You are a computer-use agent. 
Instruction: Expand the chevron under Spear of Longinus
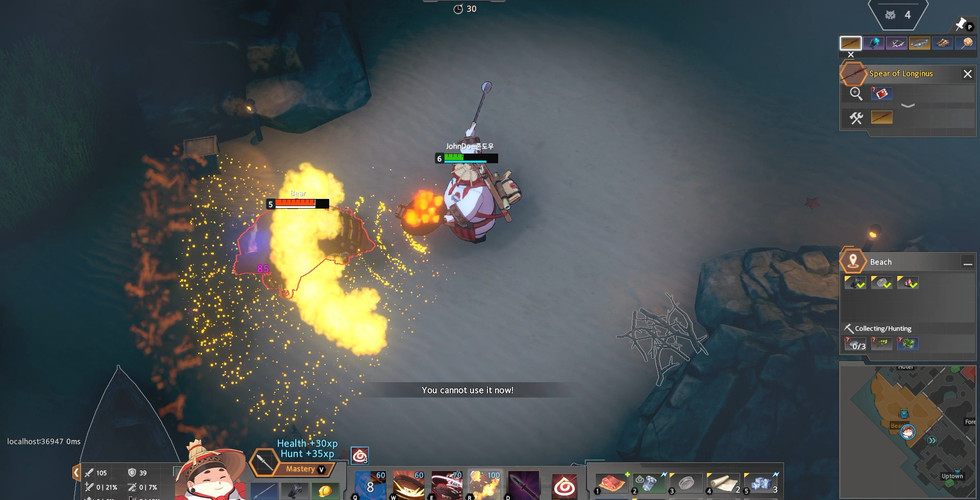click(907, 104)
